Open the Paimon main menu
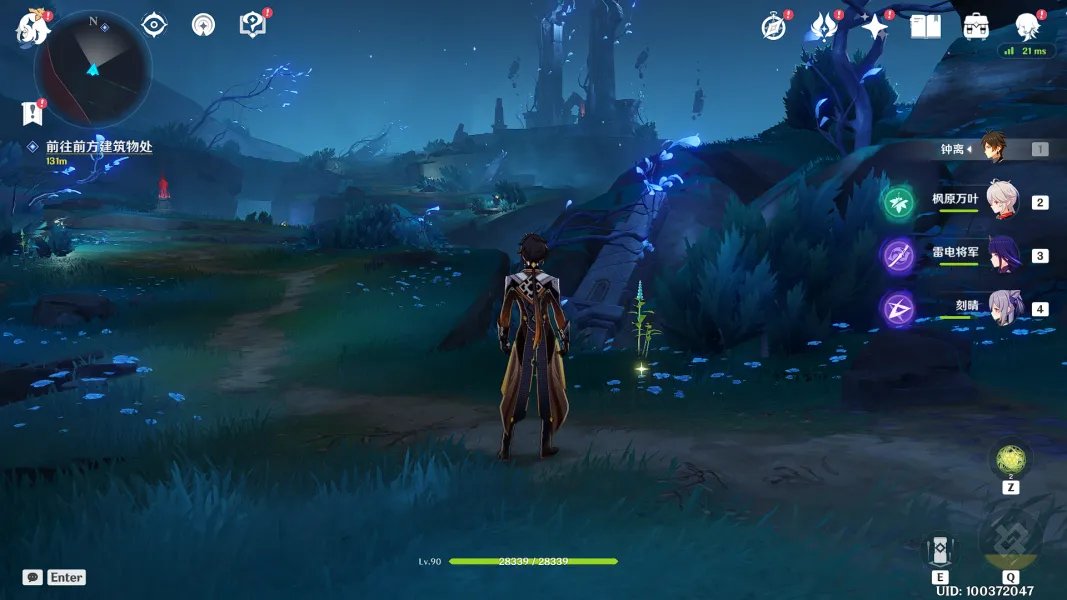Image resolution: width=1067 pixels, height=600 pixels. coord(32,28)
